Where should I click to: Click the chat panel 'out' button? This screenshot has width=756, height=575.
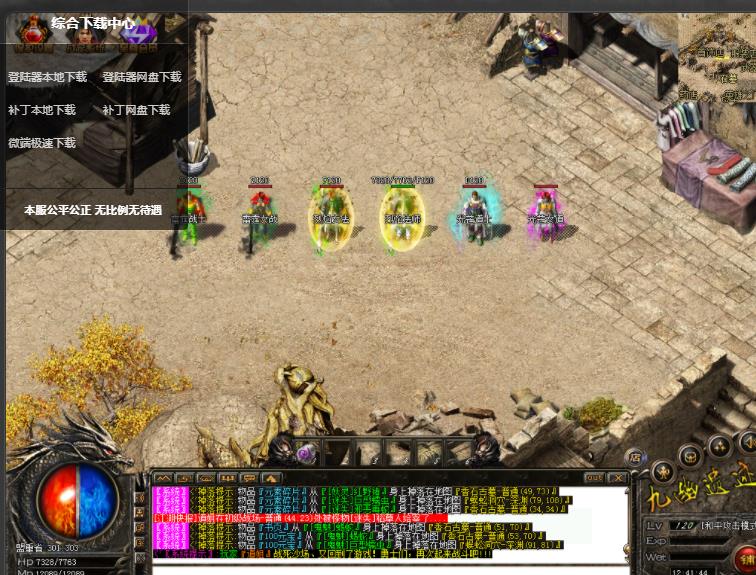pos(594,478)
